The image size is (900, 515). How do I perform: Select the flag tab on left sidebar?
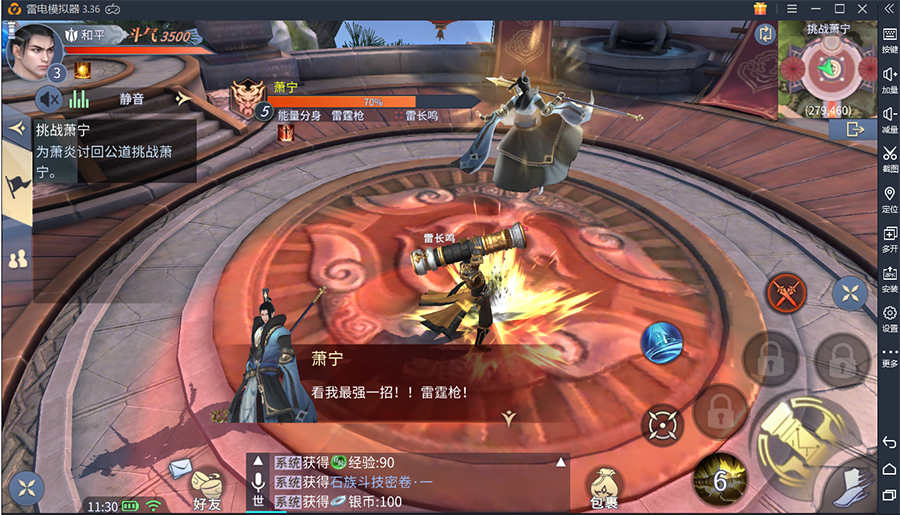tap(17, 185)
